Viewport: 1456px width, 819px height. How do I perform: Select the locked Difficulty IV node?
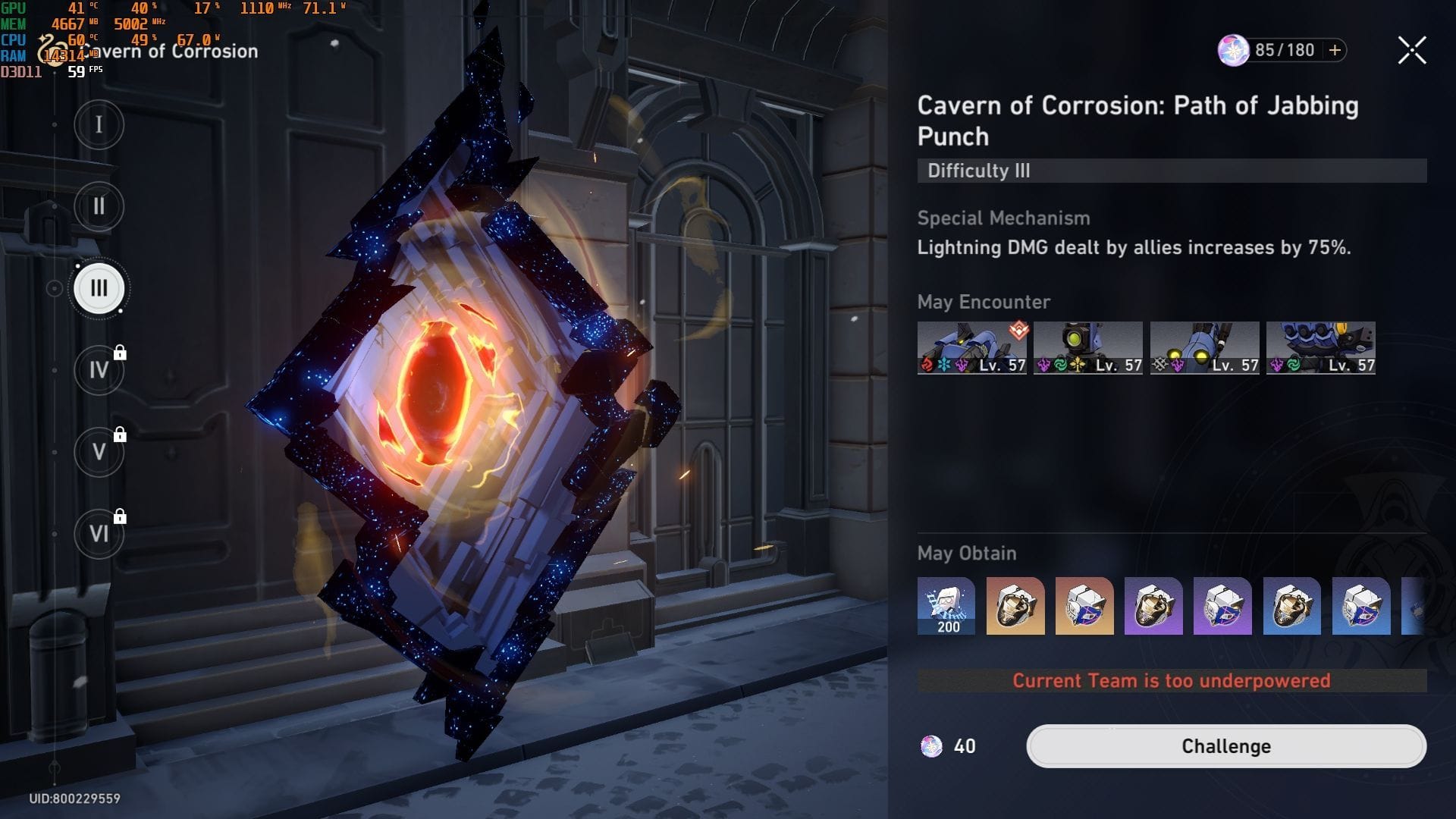[99, 370]
